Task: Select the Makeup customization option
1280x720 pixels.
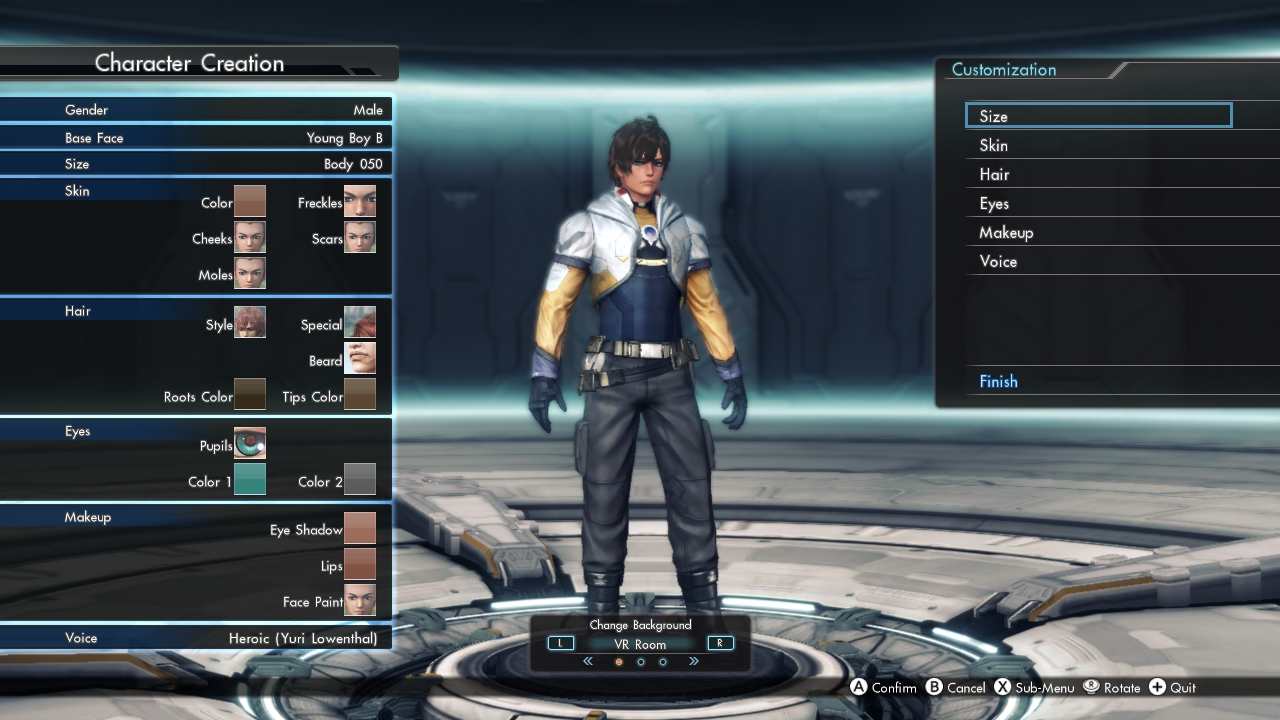Action: click(x=1100, y=232)
